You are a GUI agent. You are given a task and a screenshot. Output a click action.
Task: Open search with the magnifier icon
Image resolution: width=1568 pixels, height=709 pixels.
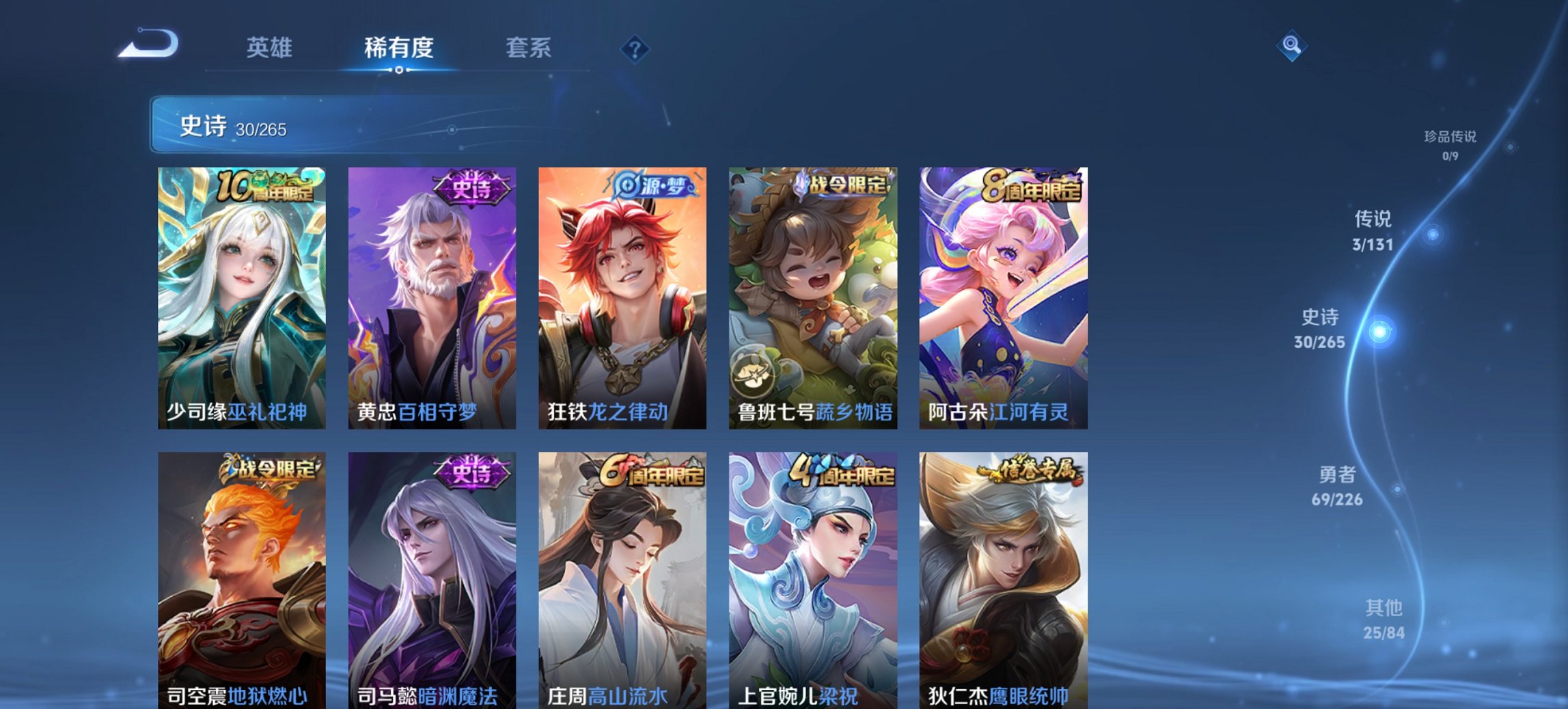click(1290, 46)
